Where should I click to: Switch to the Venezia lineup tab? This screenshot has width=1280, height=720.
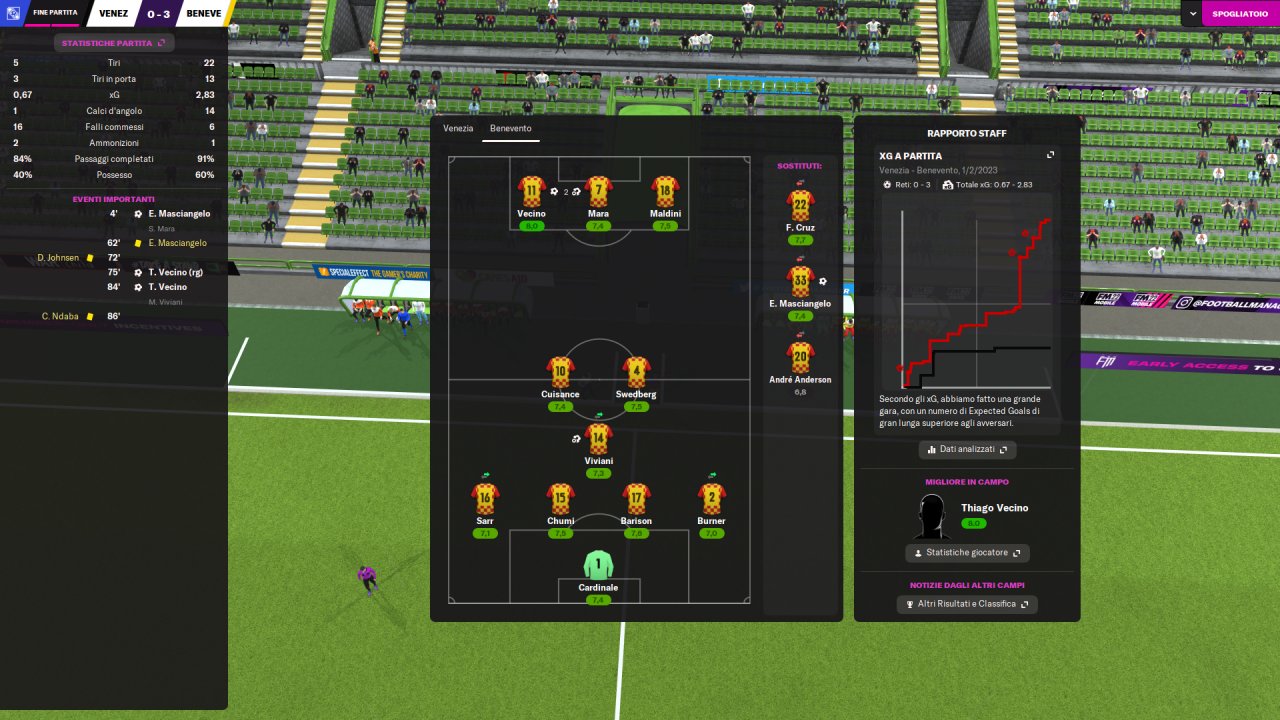click(458, 128)
